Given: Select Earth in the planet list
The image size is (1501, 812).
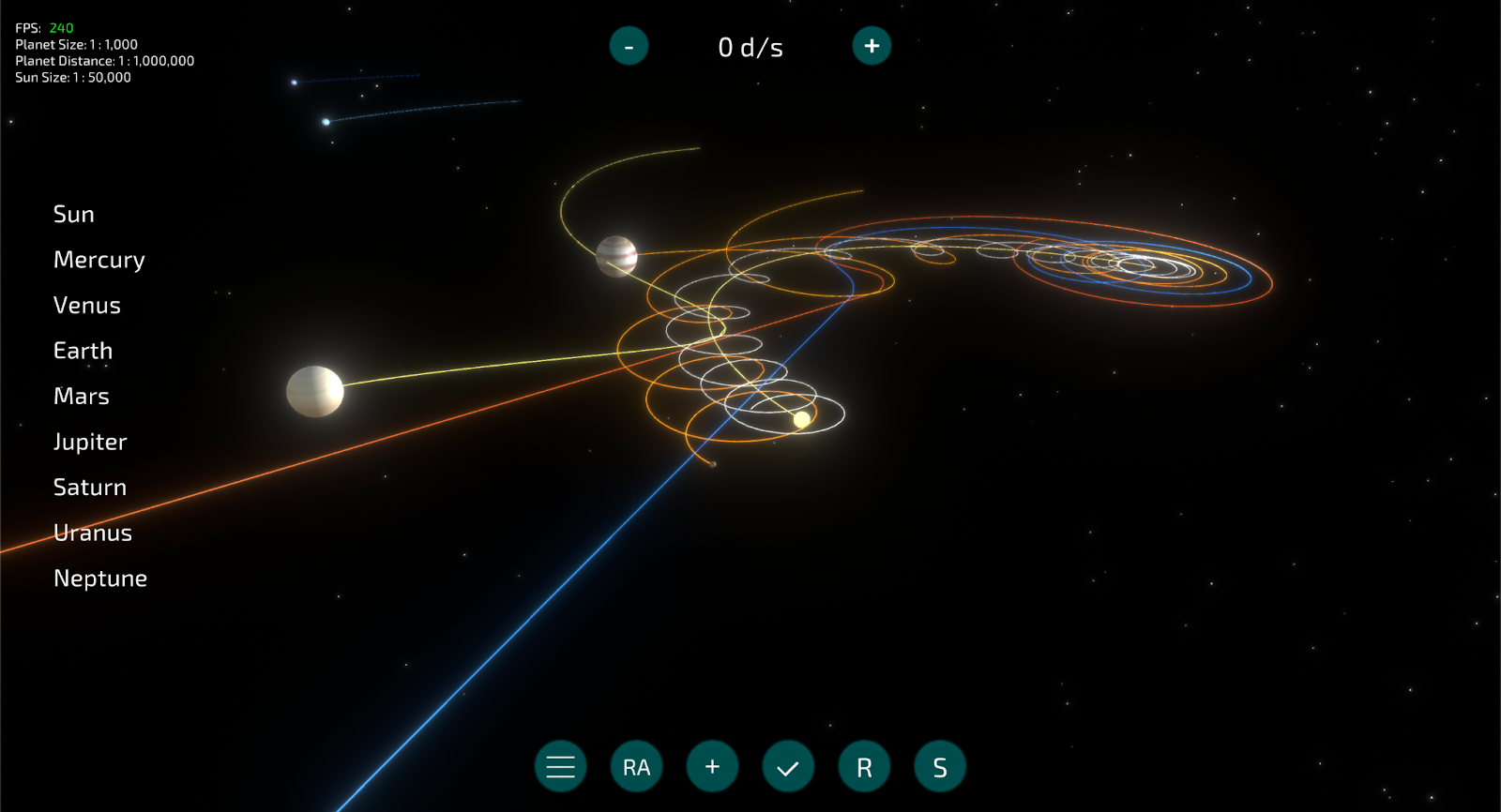Looking at the screenshot, I should 83,351.
